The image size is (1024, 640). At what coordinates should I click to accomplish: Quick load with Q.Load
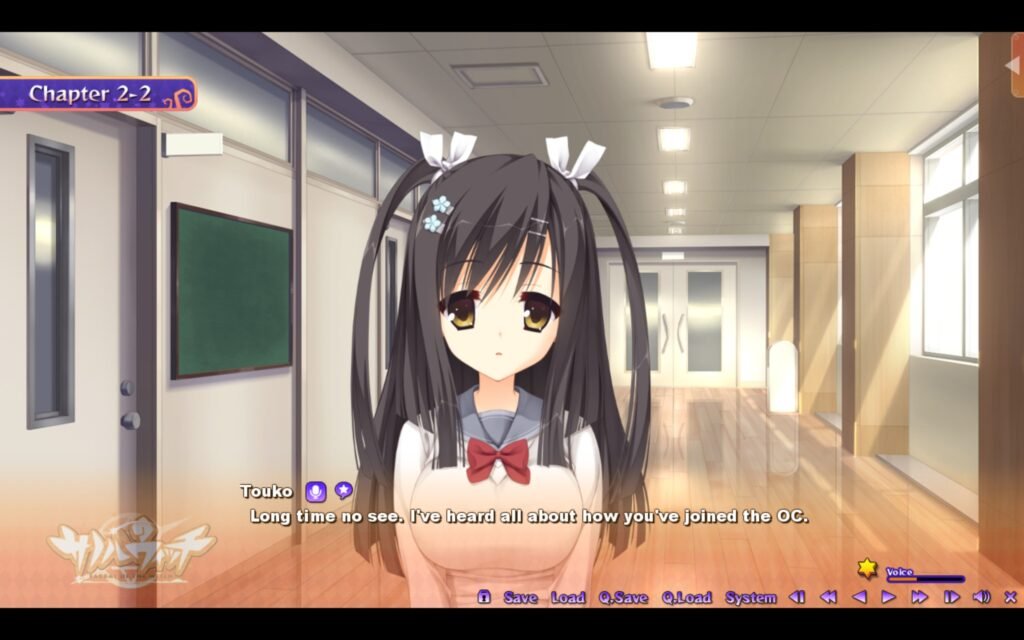point(686,597)
